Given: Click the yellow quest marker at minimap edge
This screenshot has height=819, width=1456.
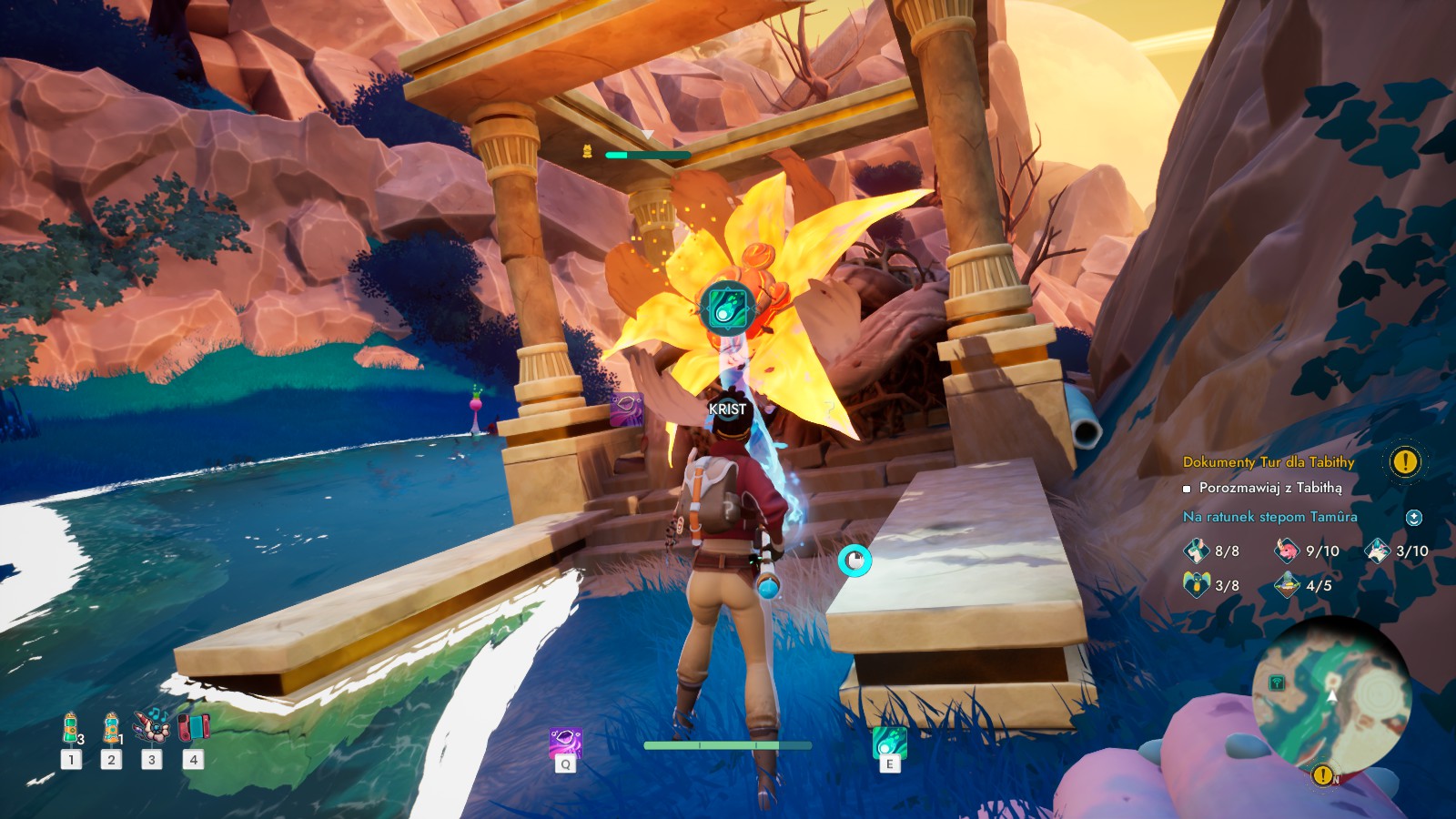Looking at the screenshot, I should (1322, 775).
